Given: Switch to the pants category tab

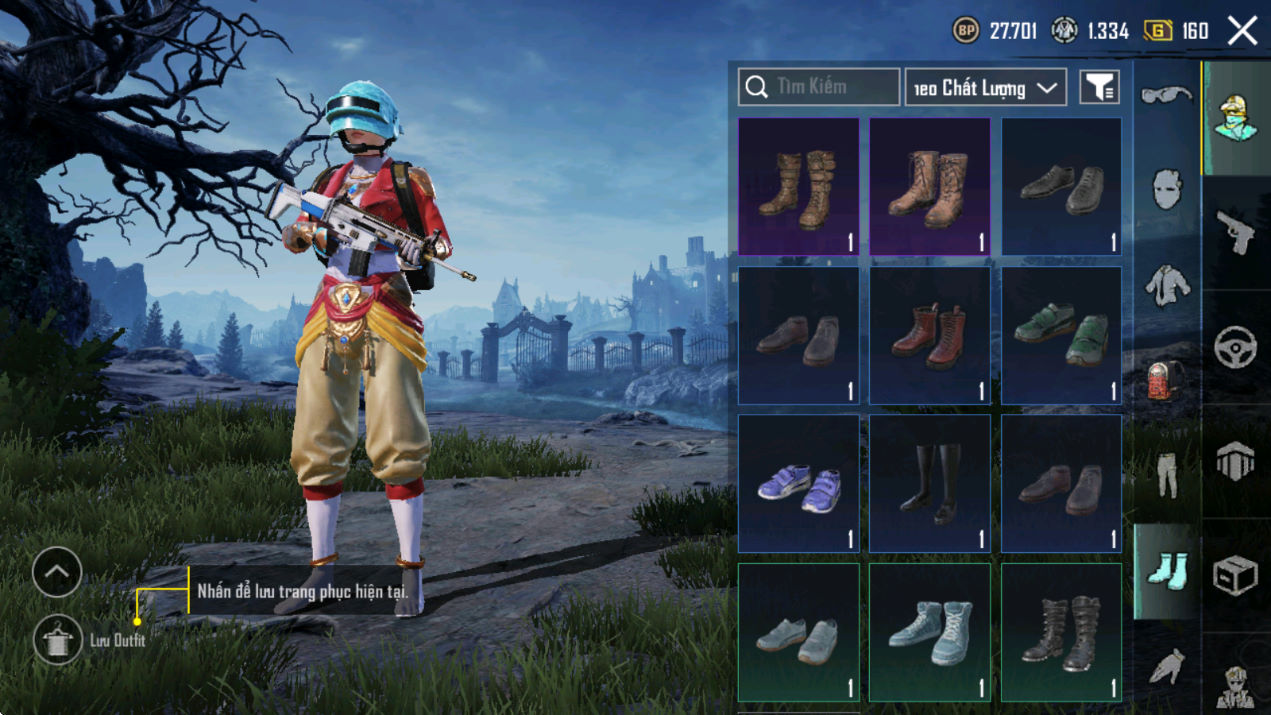Looking at the screenshot, I should coord(1167,475).
